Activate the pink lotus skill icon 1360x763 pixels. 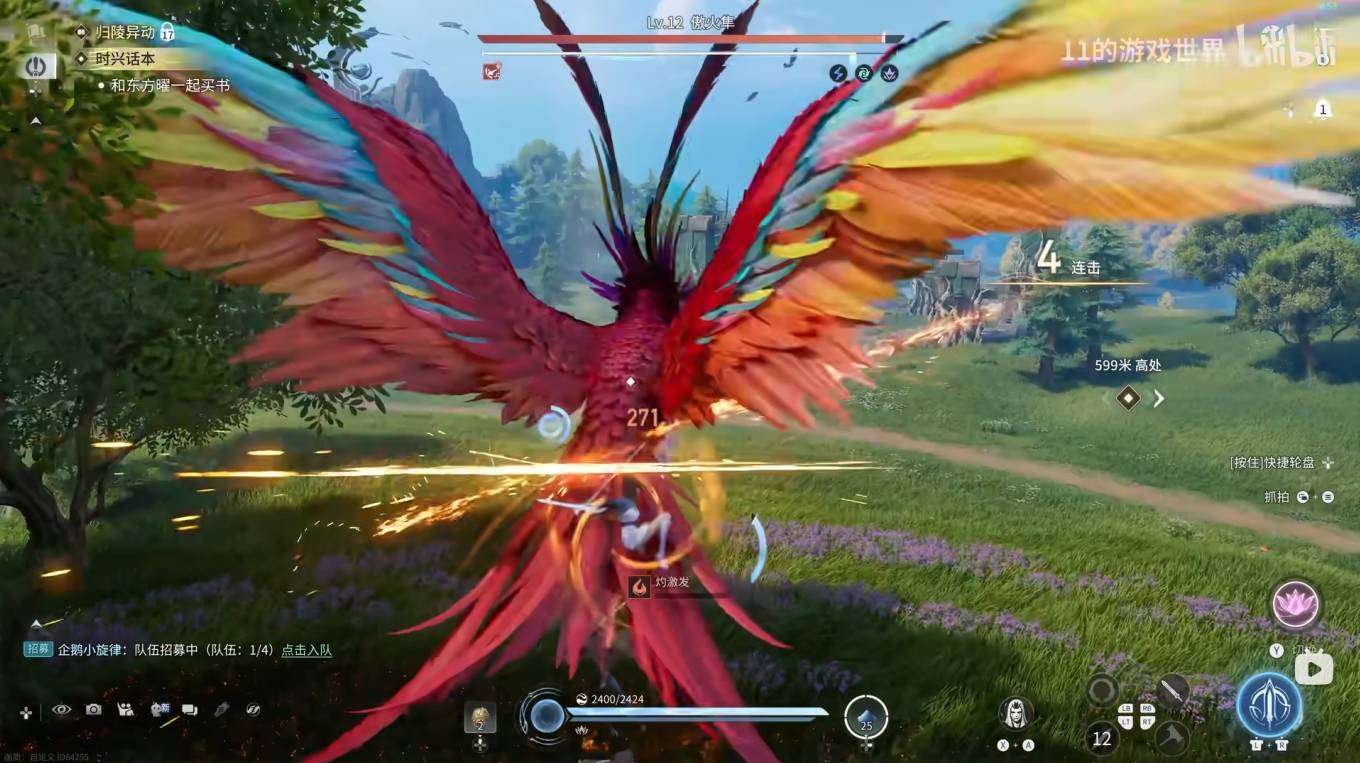[x=1296, y=605]
